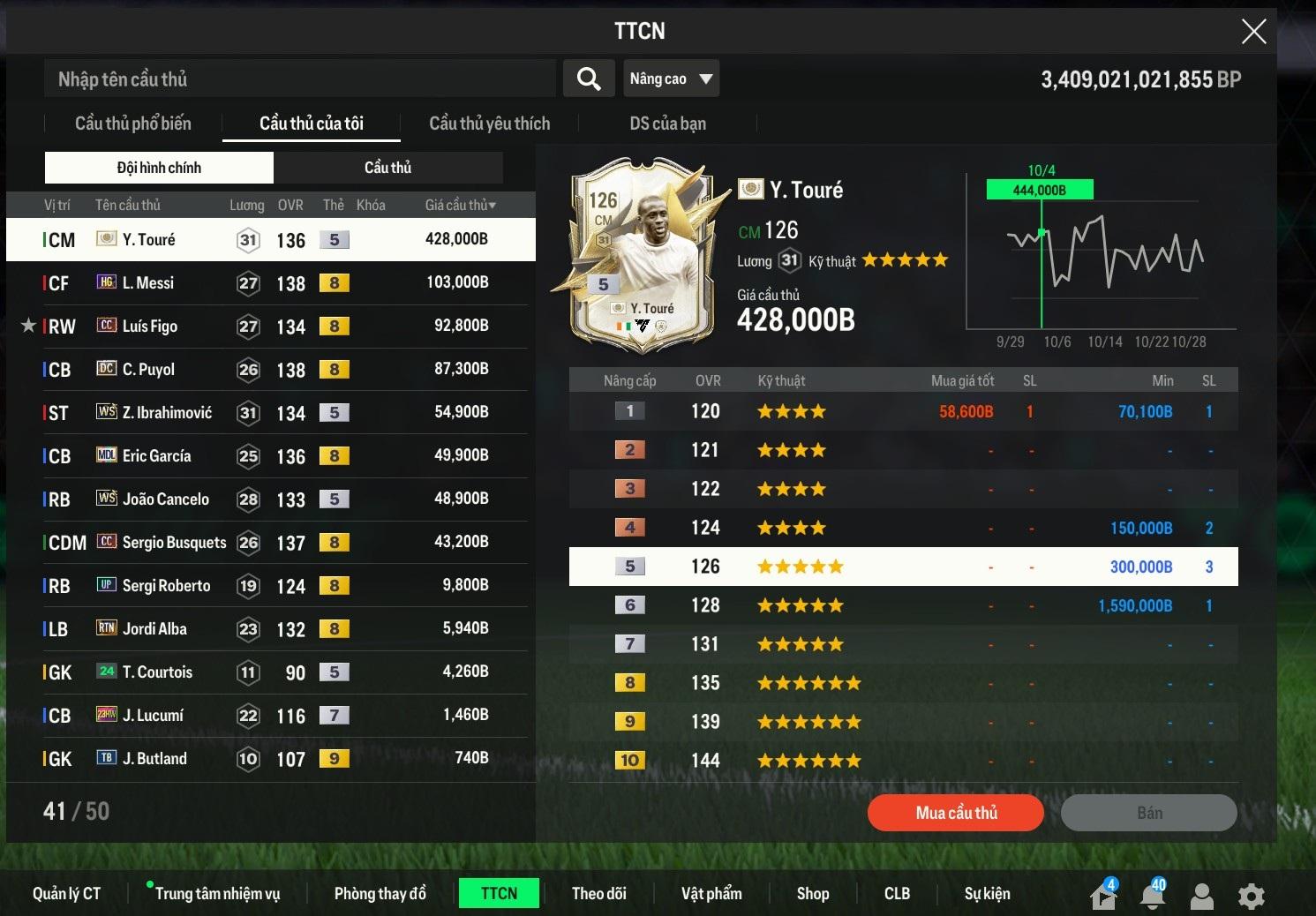Sort by Giá cầu thủ column header
This screenshot has height=916, width=1316.
pos(460,206)
